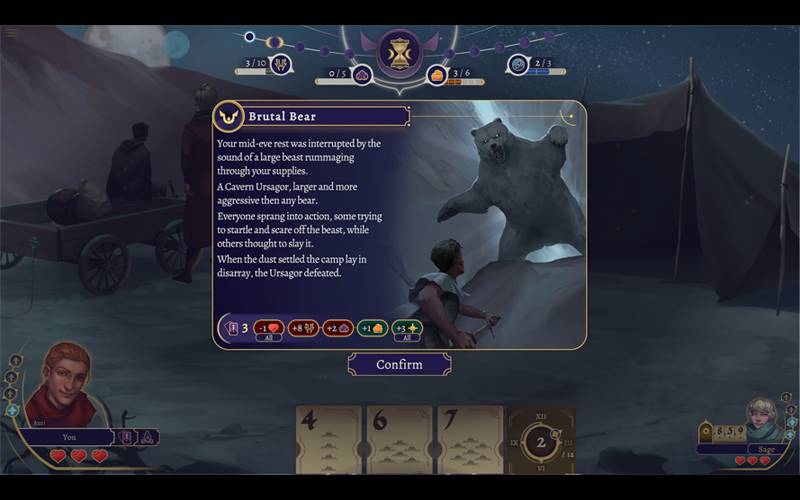Choose the card numbered 6

pyautogui.click(x=399, y=439)
